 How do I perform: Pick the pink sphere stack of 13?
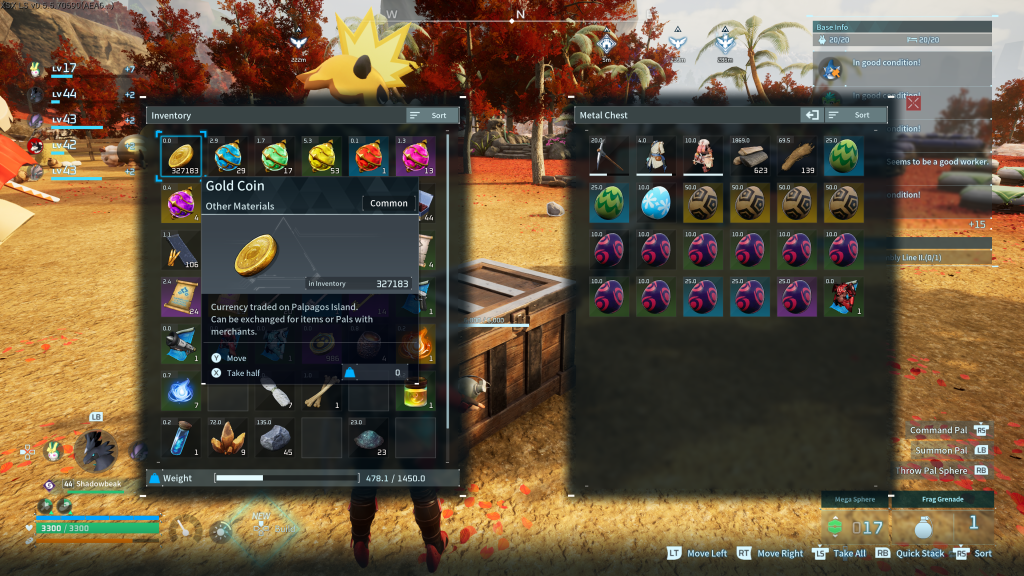(x=415, y=156)
